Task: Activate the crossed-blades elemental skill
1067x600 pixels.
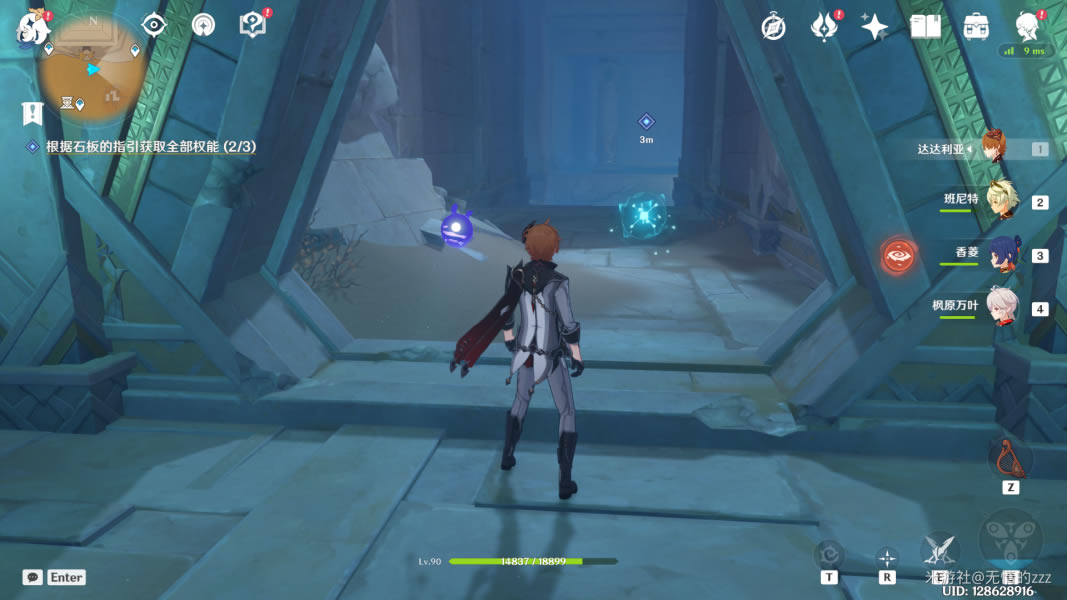Action: (x=939, y=549)
